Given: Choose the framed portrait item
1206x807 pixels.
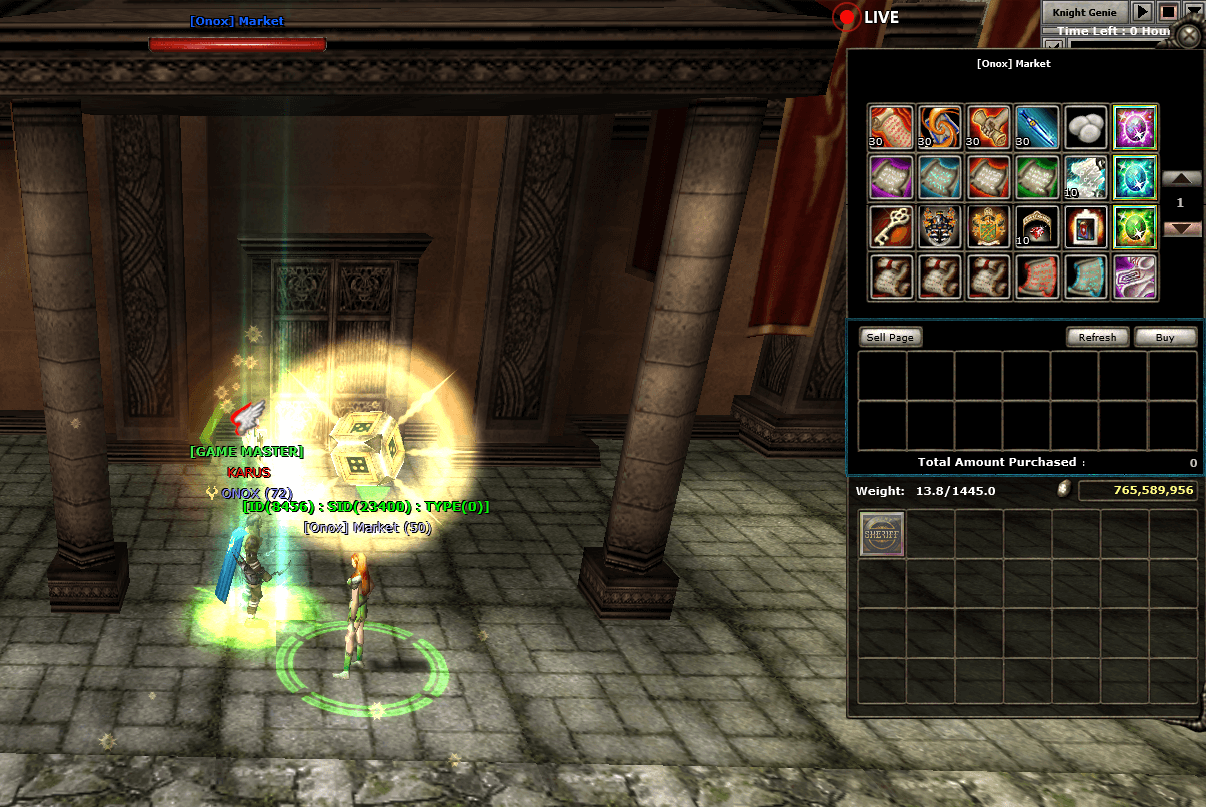Looking at the screenshot, I should (1085, 227).
